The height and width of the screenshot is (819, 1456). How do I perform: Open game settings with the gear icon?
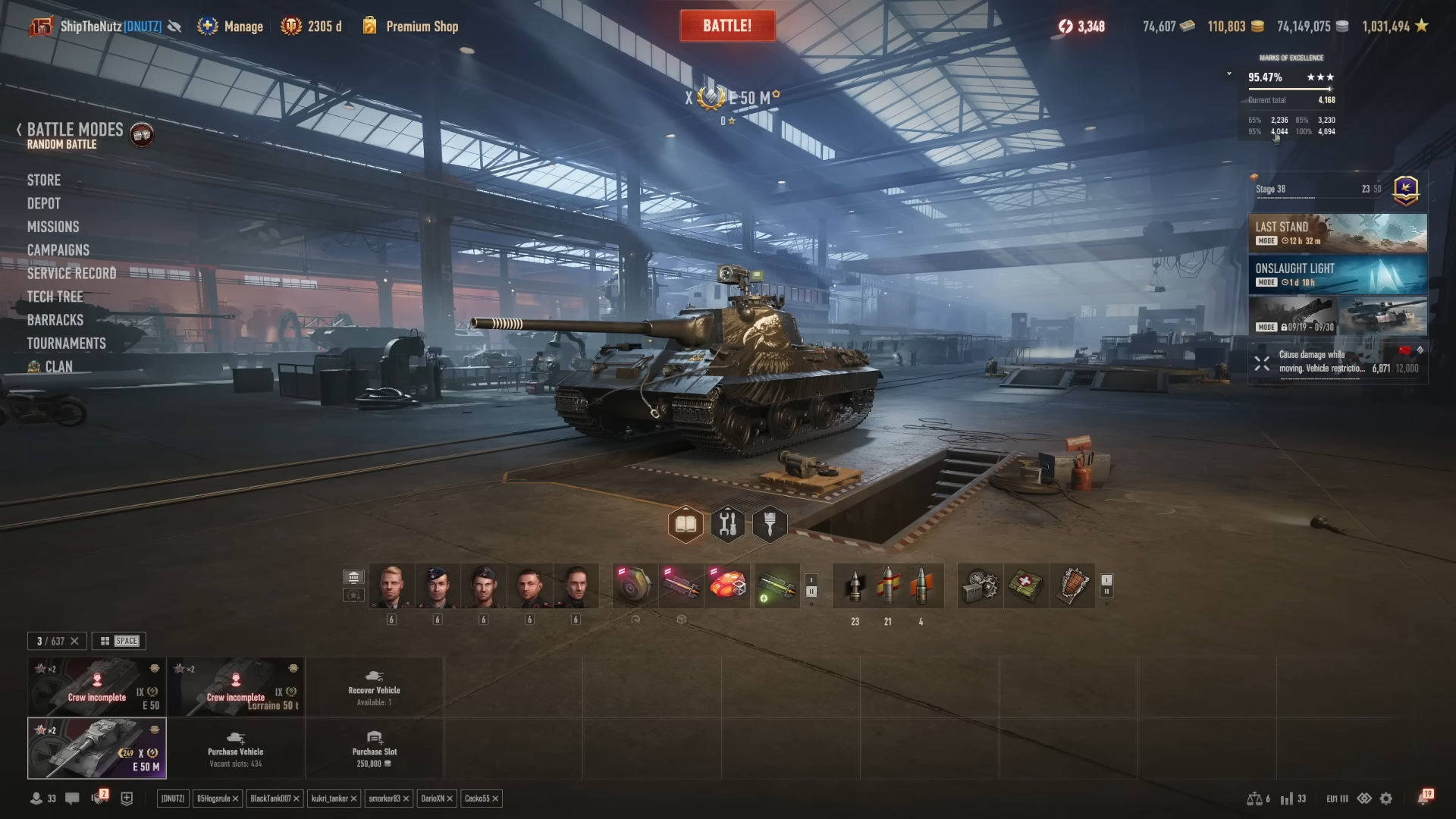1386,798
